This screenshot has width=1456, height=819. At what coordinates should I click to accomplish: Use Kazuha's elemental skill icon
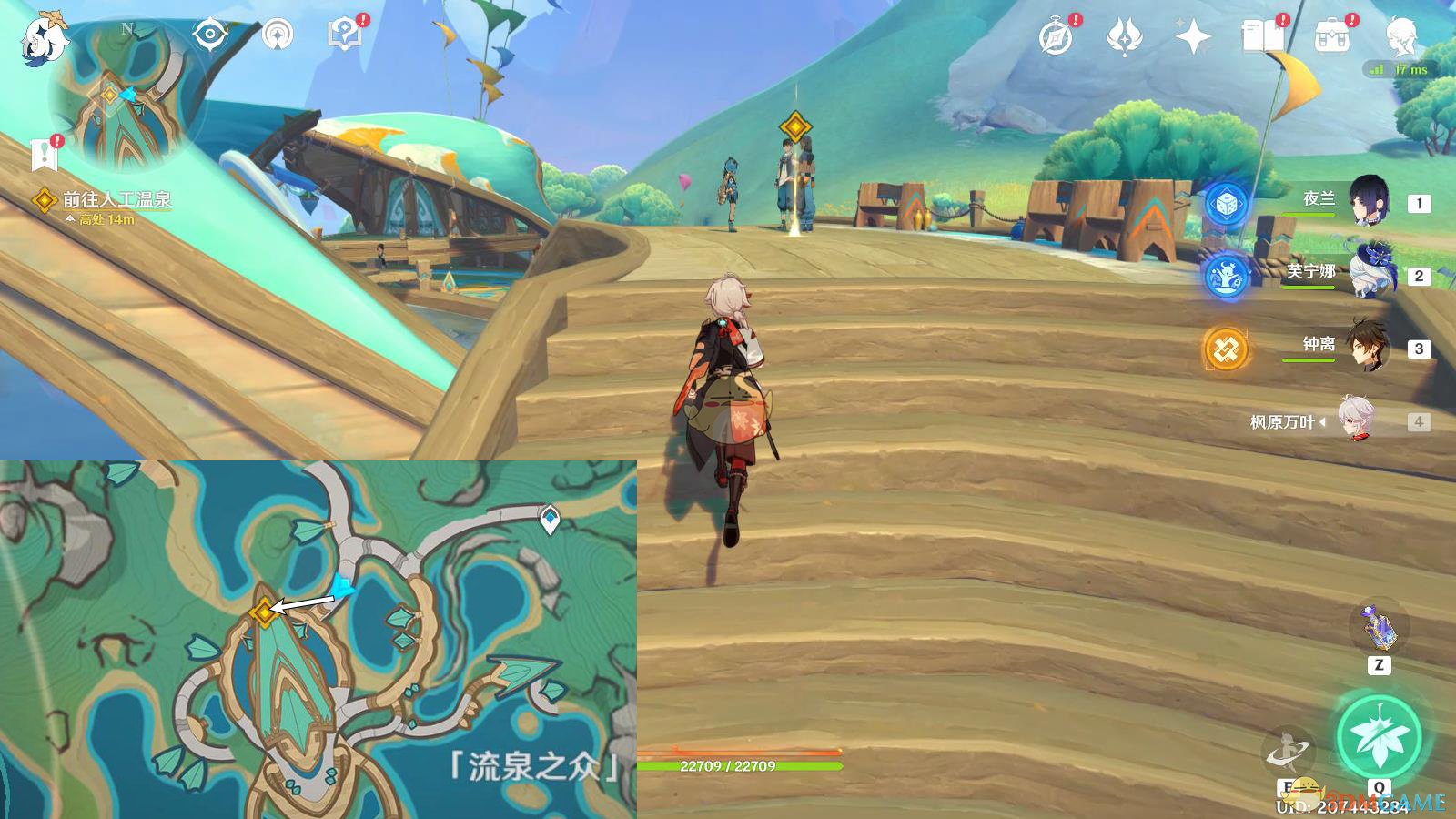1289,753
